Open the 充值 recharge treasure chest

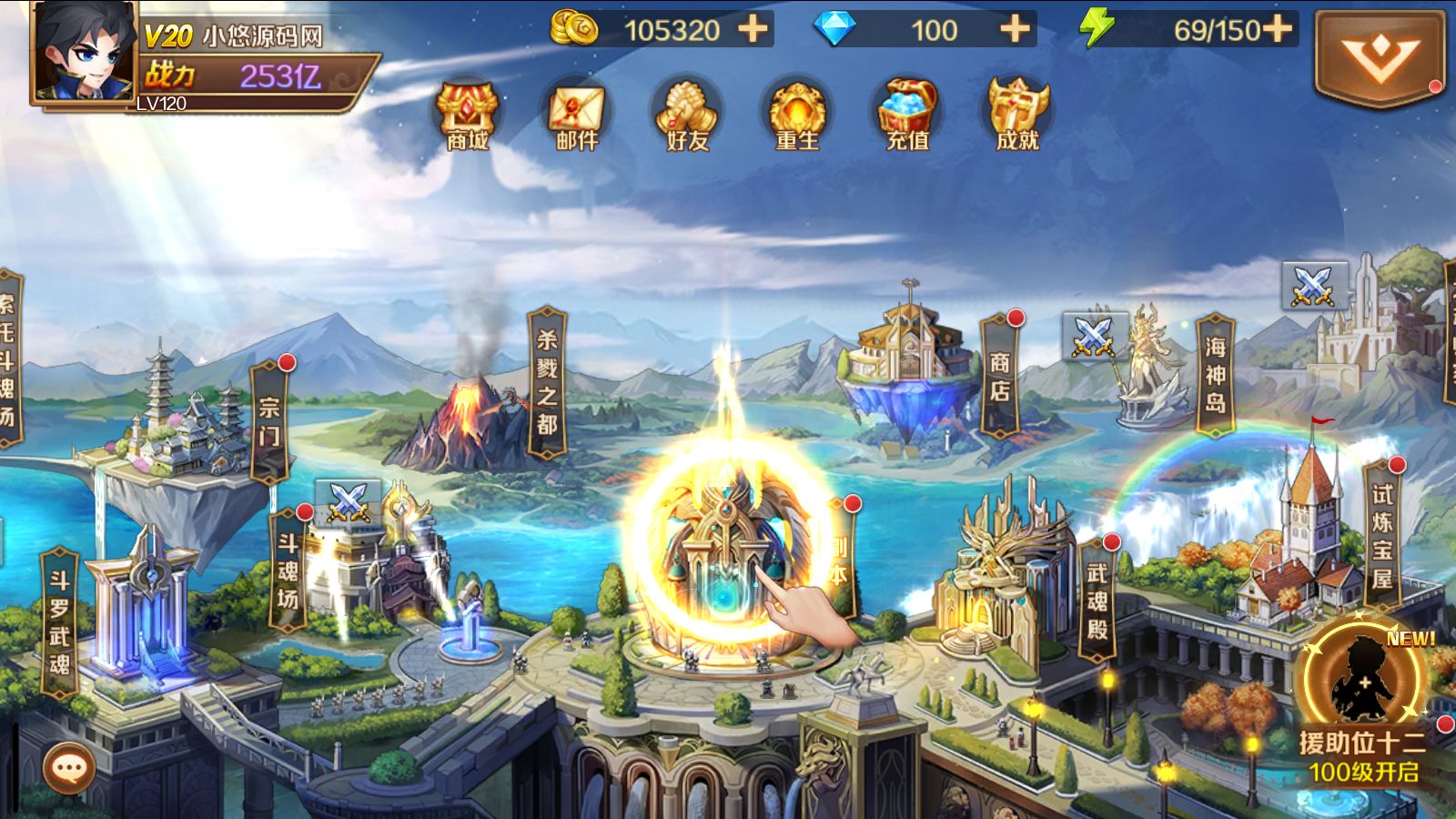point(907,116)
